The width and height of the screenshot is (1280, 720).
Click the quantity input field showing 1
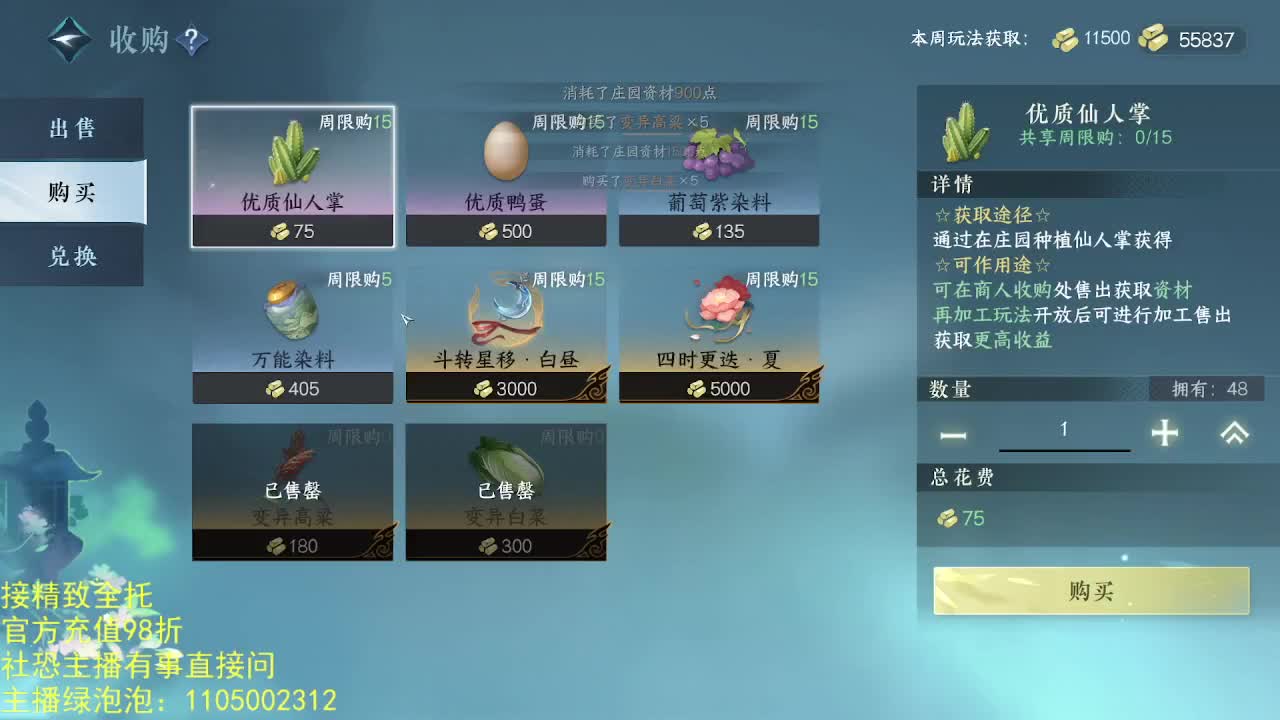pyautogui.click(x=1064, y=429)
